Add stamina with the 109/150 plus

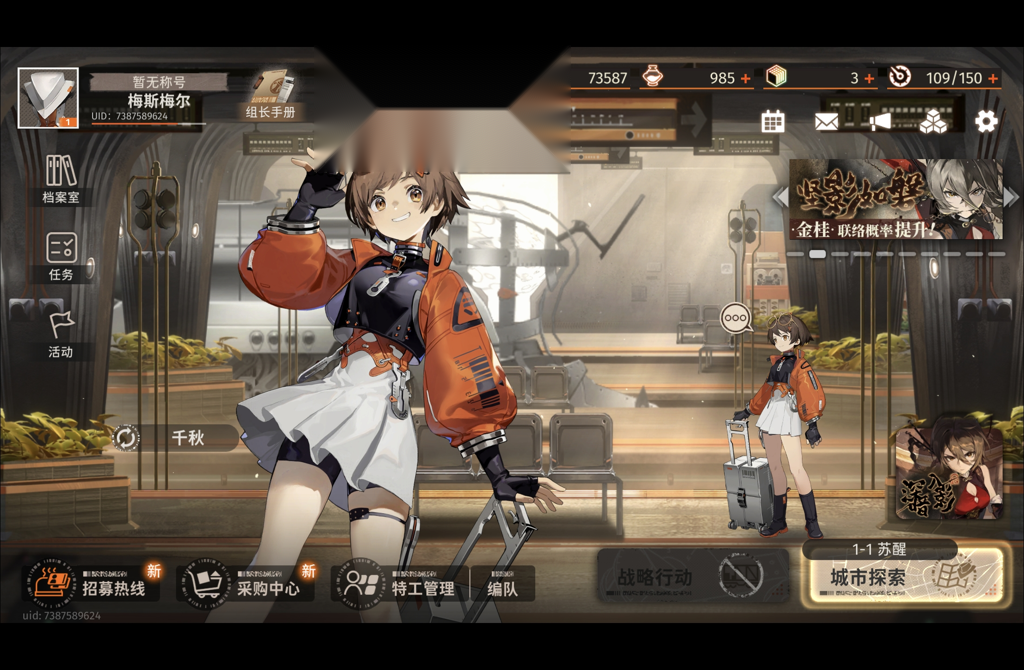(x=993, y=78)
